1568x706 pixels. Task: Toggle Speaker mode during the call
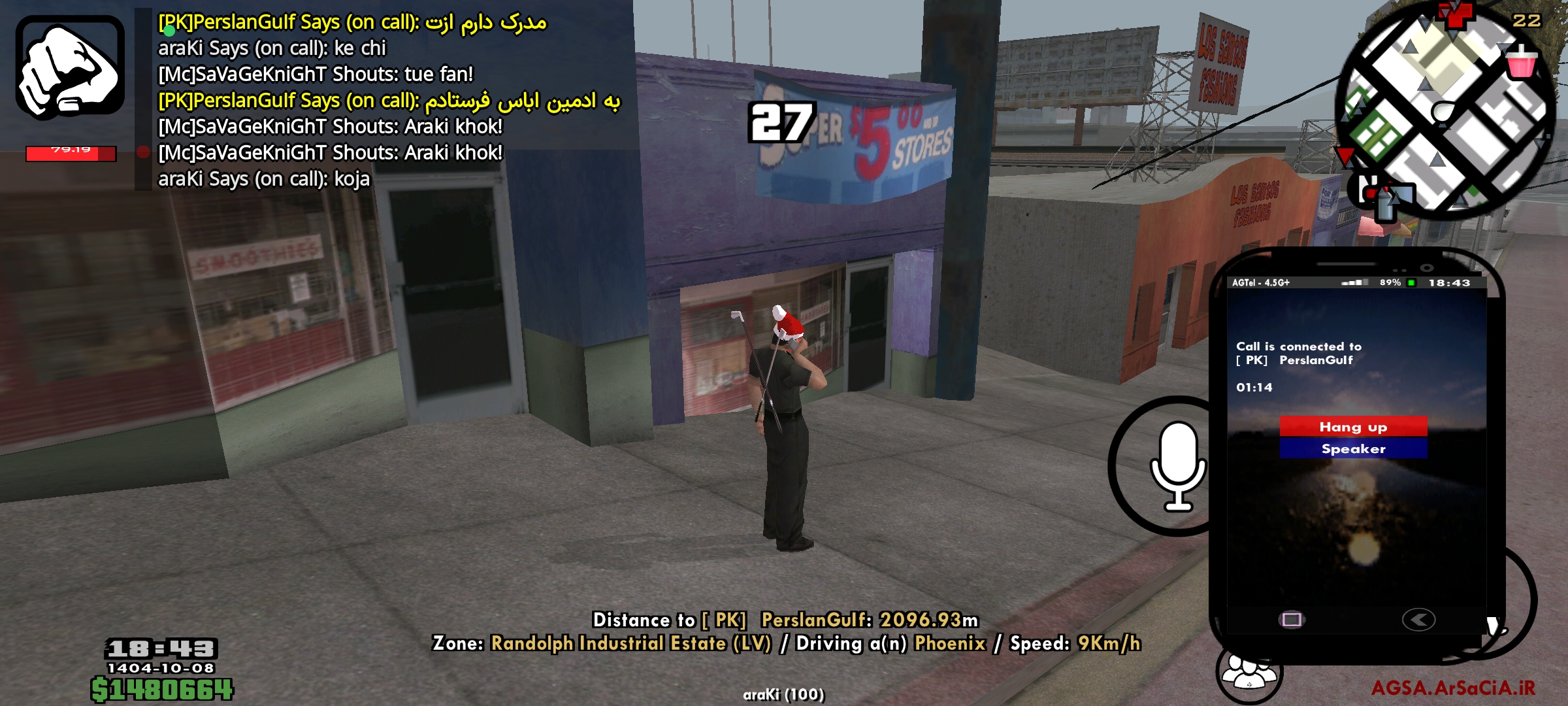(x=1354, y=449)
